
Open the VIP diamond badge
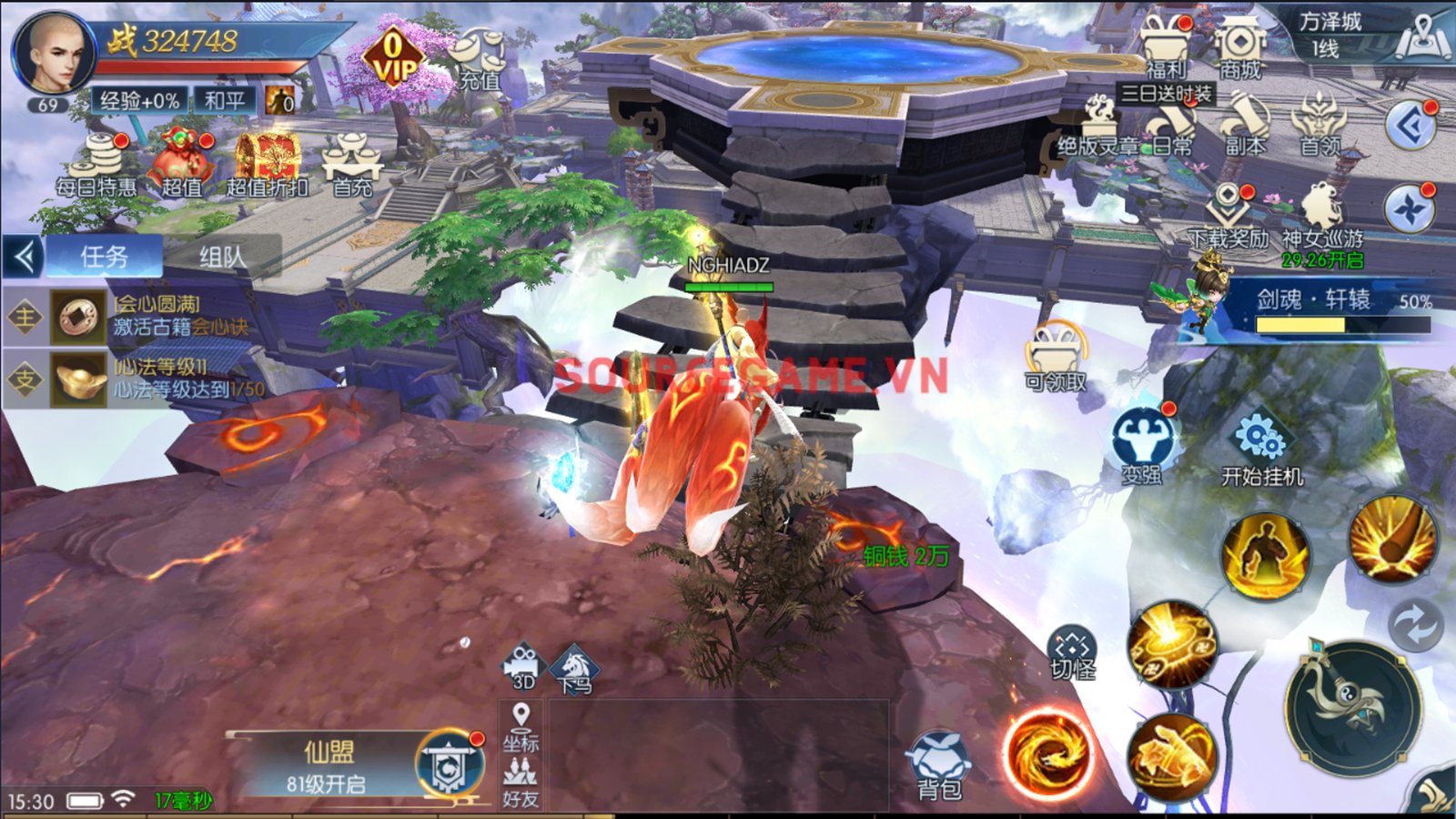392,57
